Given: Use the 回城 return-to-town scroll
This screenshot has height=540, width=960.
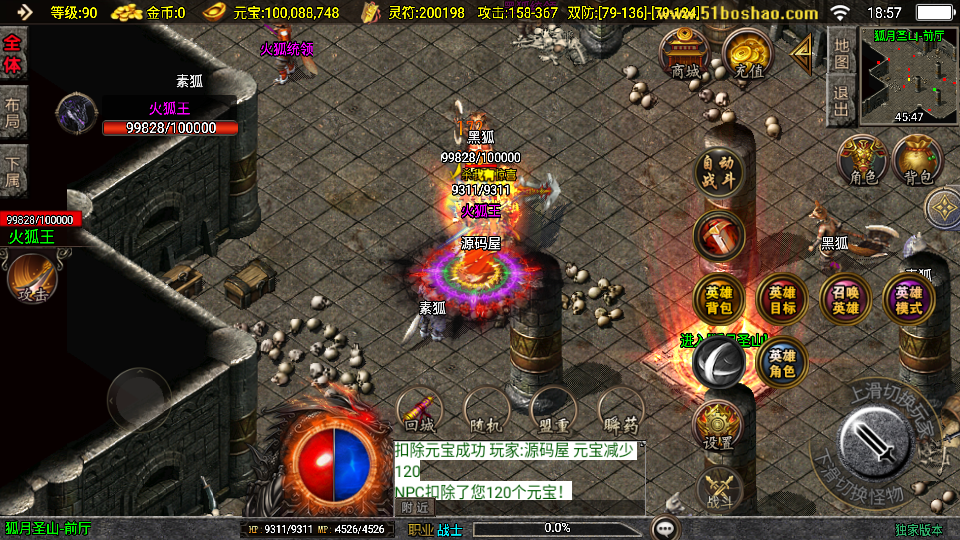Looking at the screenshot, I should (x=420, y=410).
